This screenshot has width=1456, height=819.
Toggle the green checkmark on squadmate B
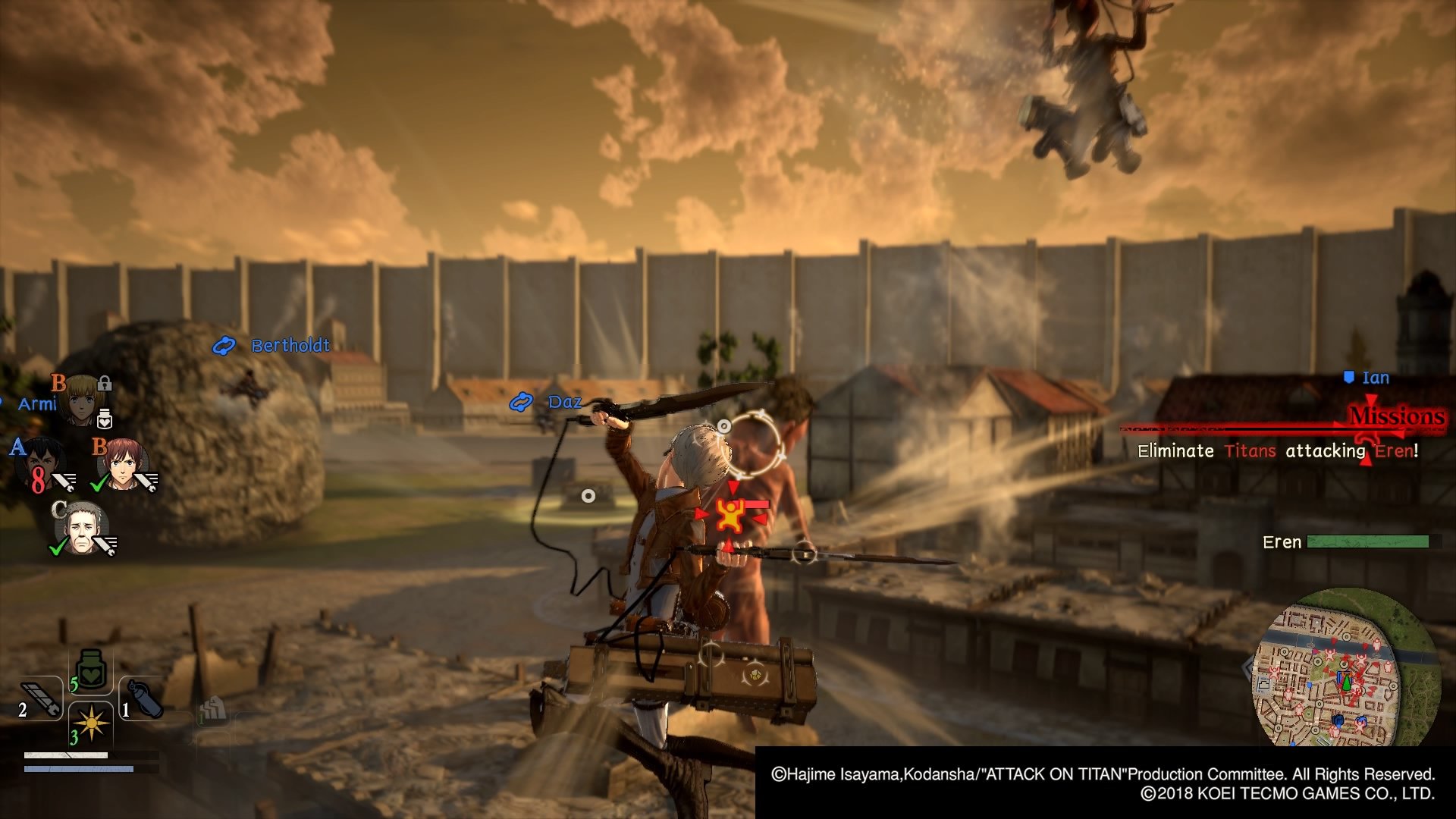pos(97,483)
